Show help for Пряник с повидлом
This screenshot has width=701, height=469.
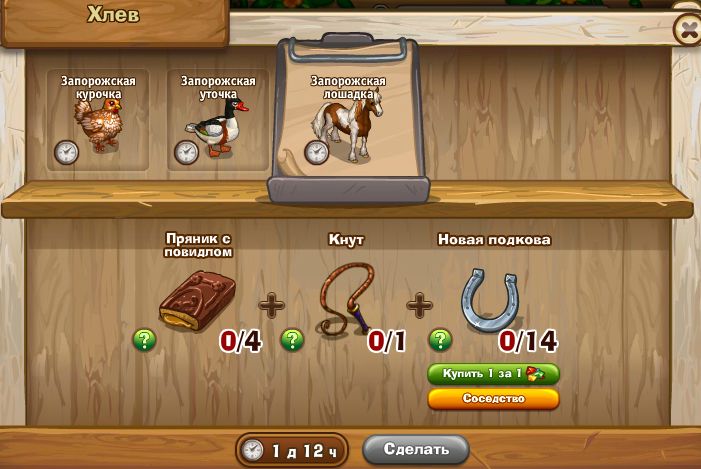click(145, 340)
